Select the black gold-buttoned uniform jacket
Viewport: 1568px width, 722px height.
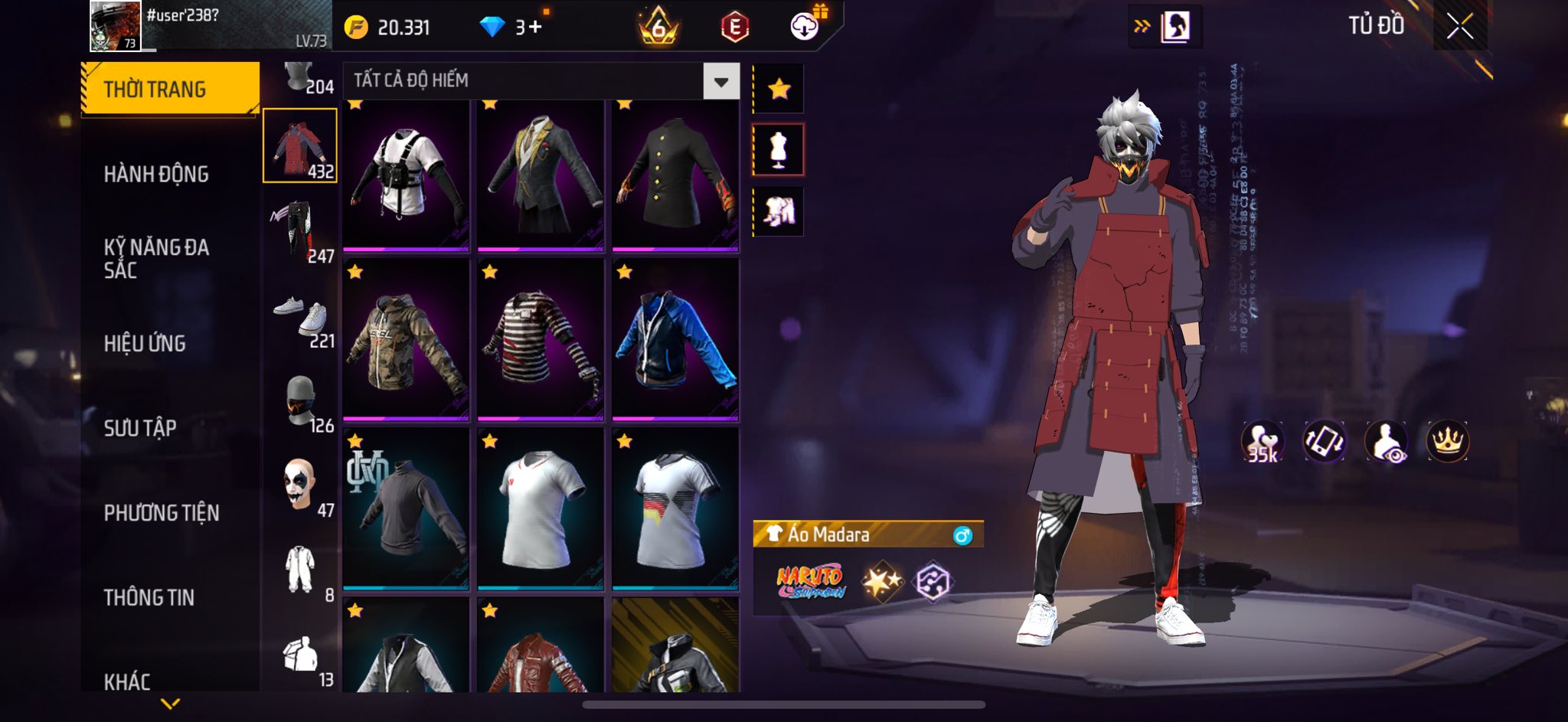click(675, 175)
